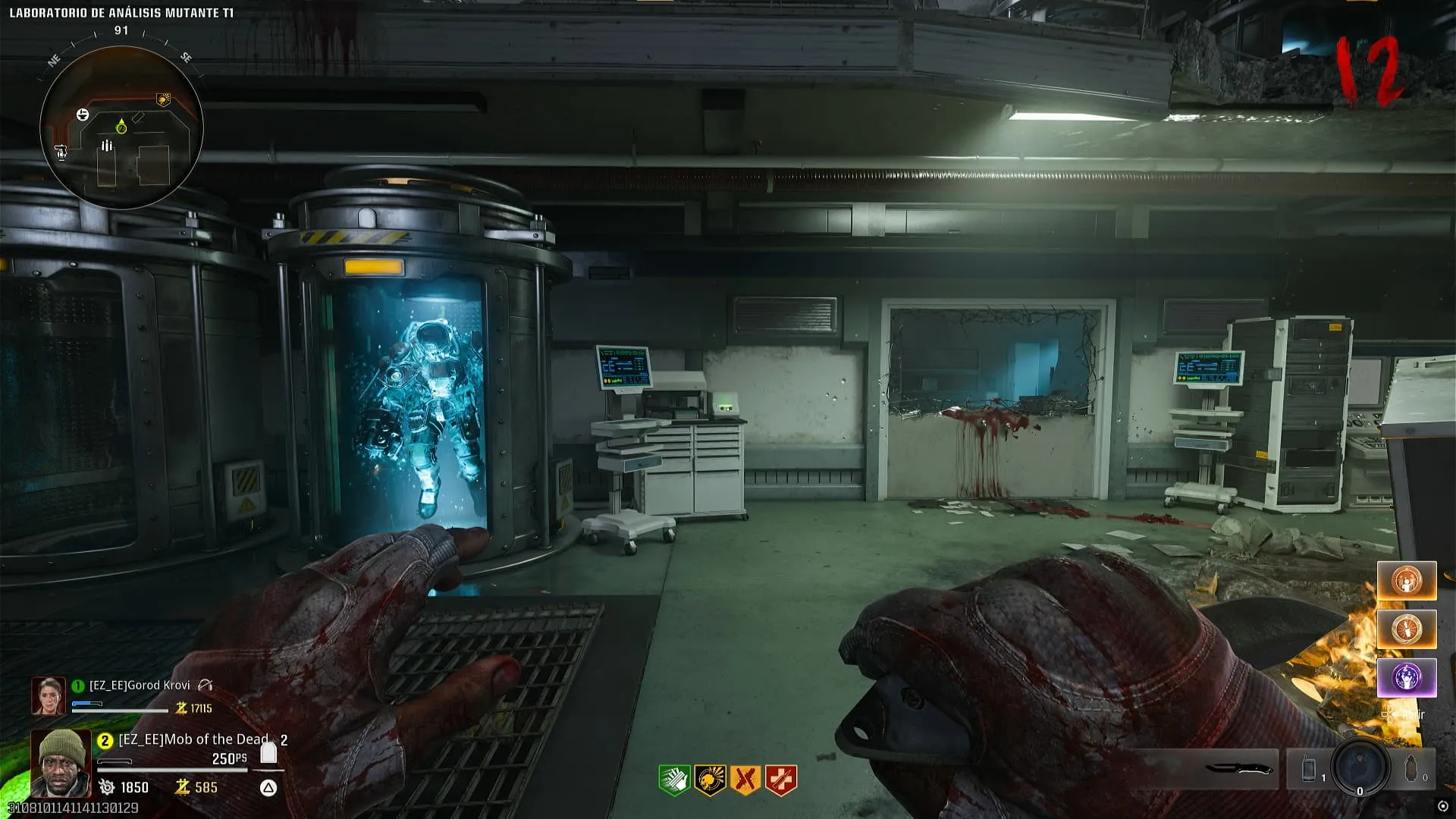Click the yellow skull perk marker on minimap

click(163, 99)
